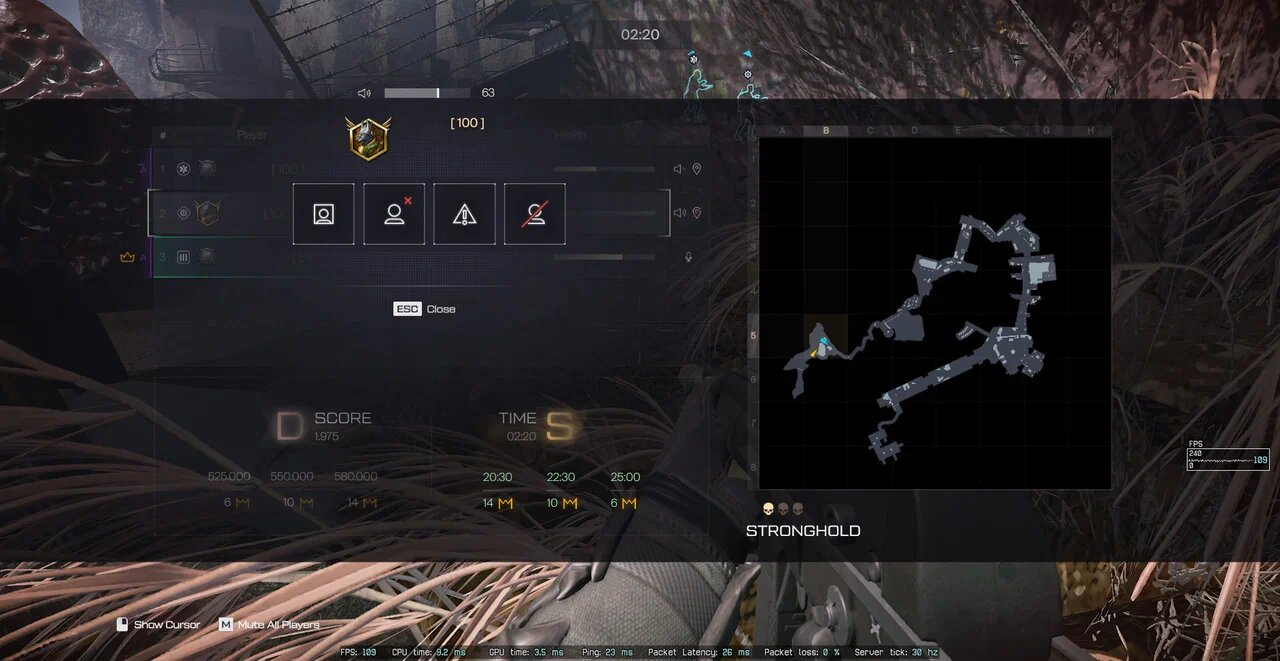Open the selected player's profile card
The image size is (1280, 661).
point(323,214)
